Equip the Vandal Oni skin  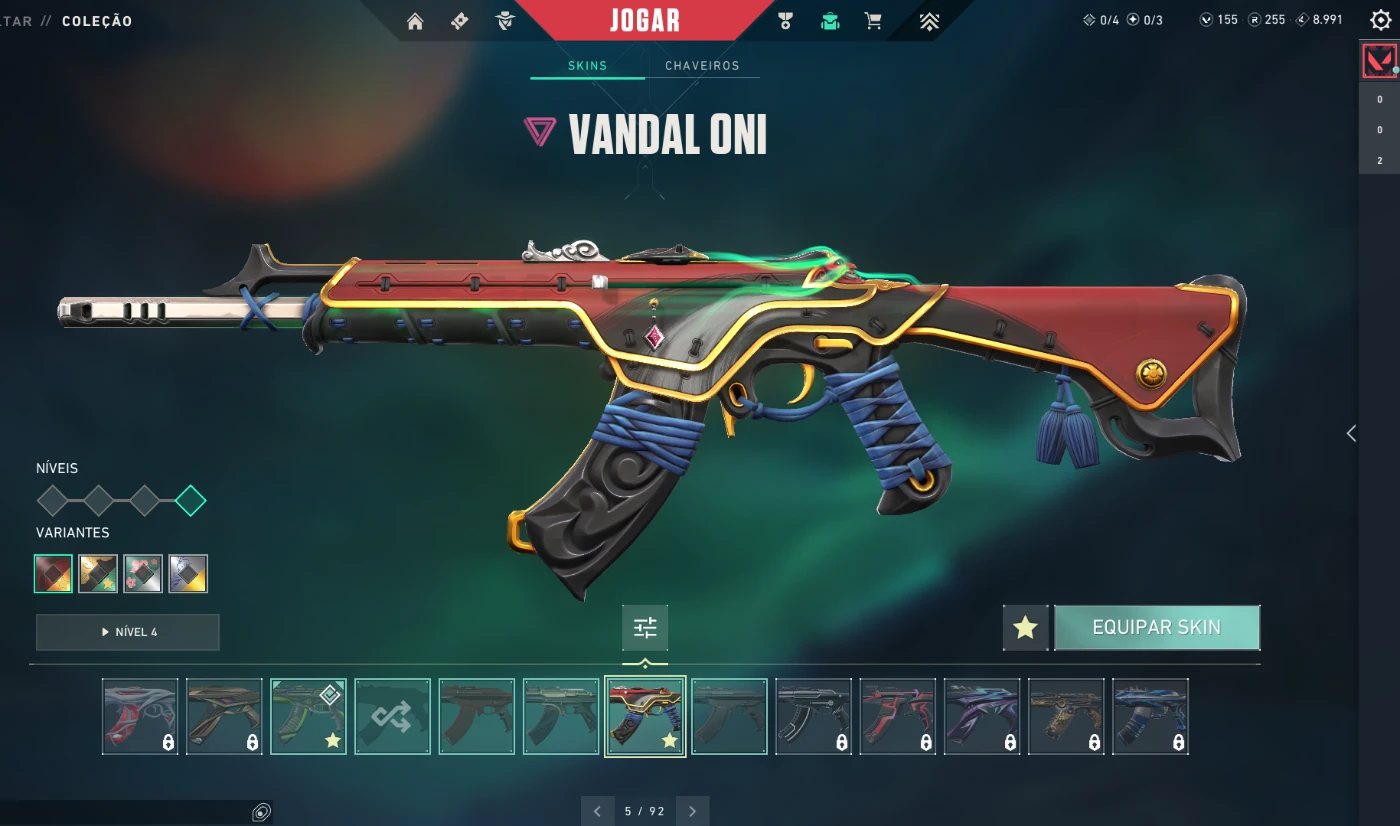coord(1156,627)
